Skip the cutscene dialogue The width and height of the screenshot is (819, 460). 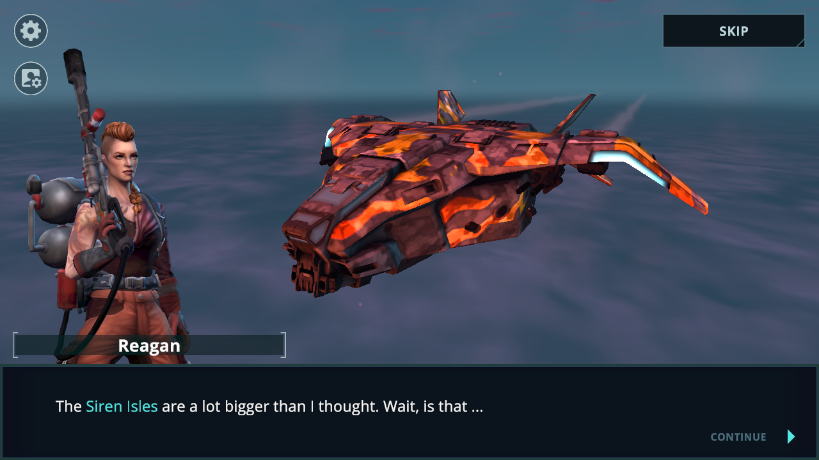tap(733, 31)
